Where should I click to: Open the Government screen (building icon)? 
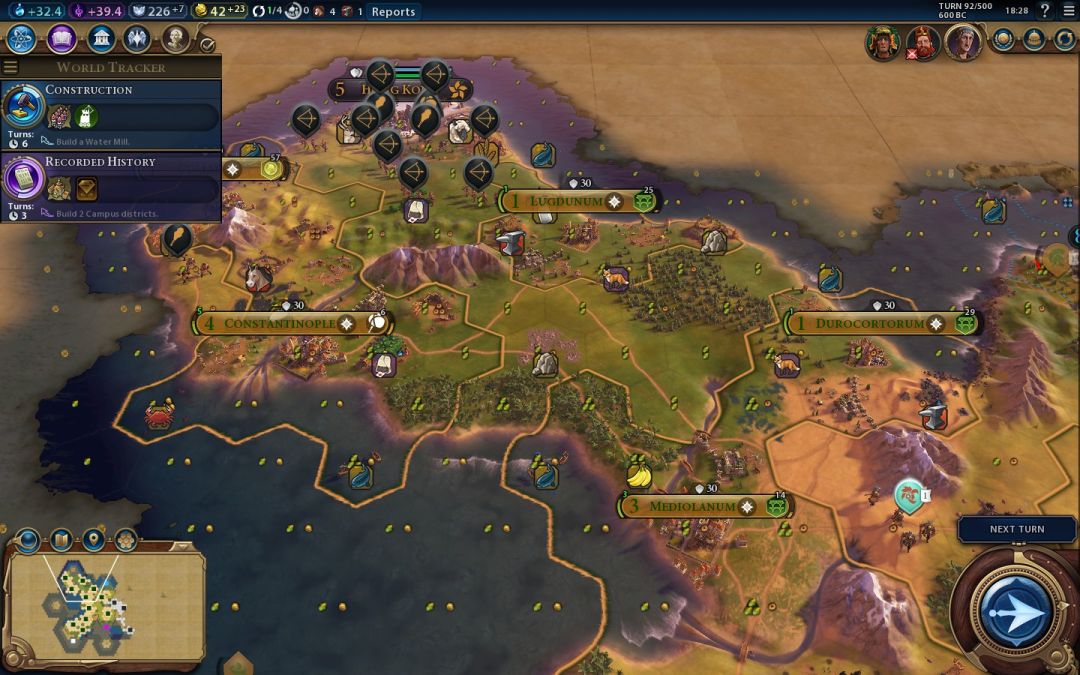(100, 39)
